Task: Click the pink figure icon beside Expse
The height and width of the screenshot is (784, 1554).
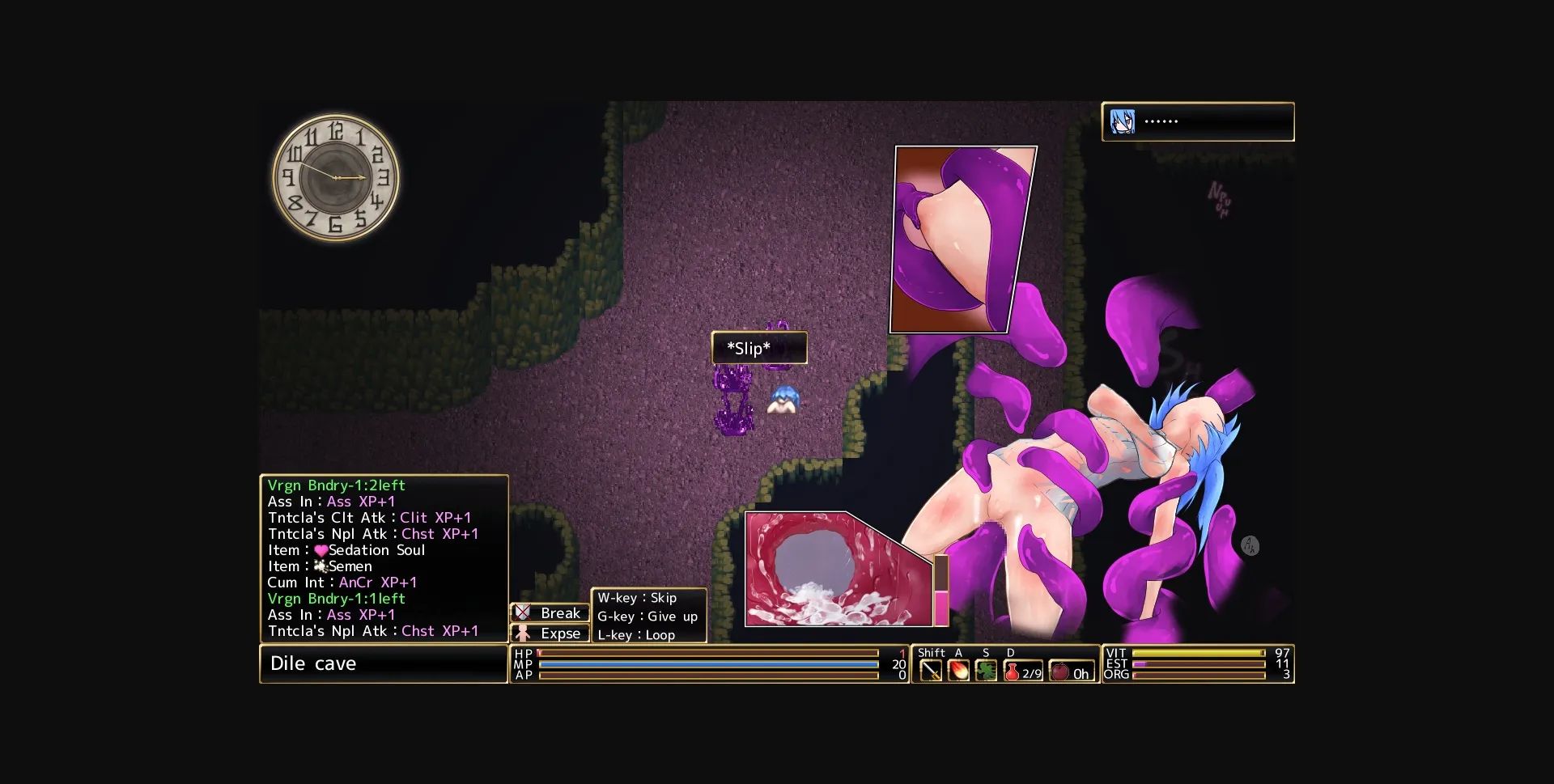Action: (x=523, y=634)
